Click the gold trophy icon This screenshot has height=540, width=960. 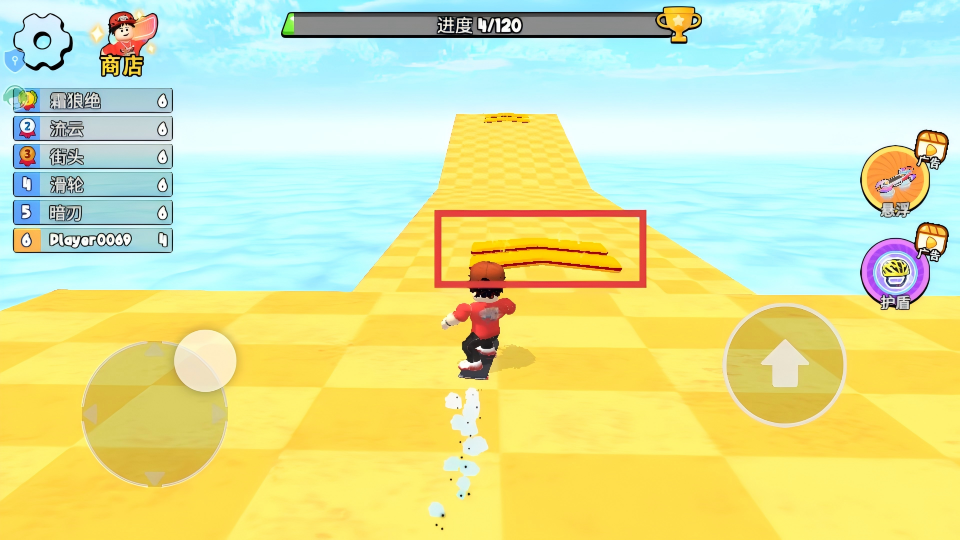coord(677,24)
